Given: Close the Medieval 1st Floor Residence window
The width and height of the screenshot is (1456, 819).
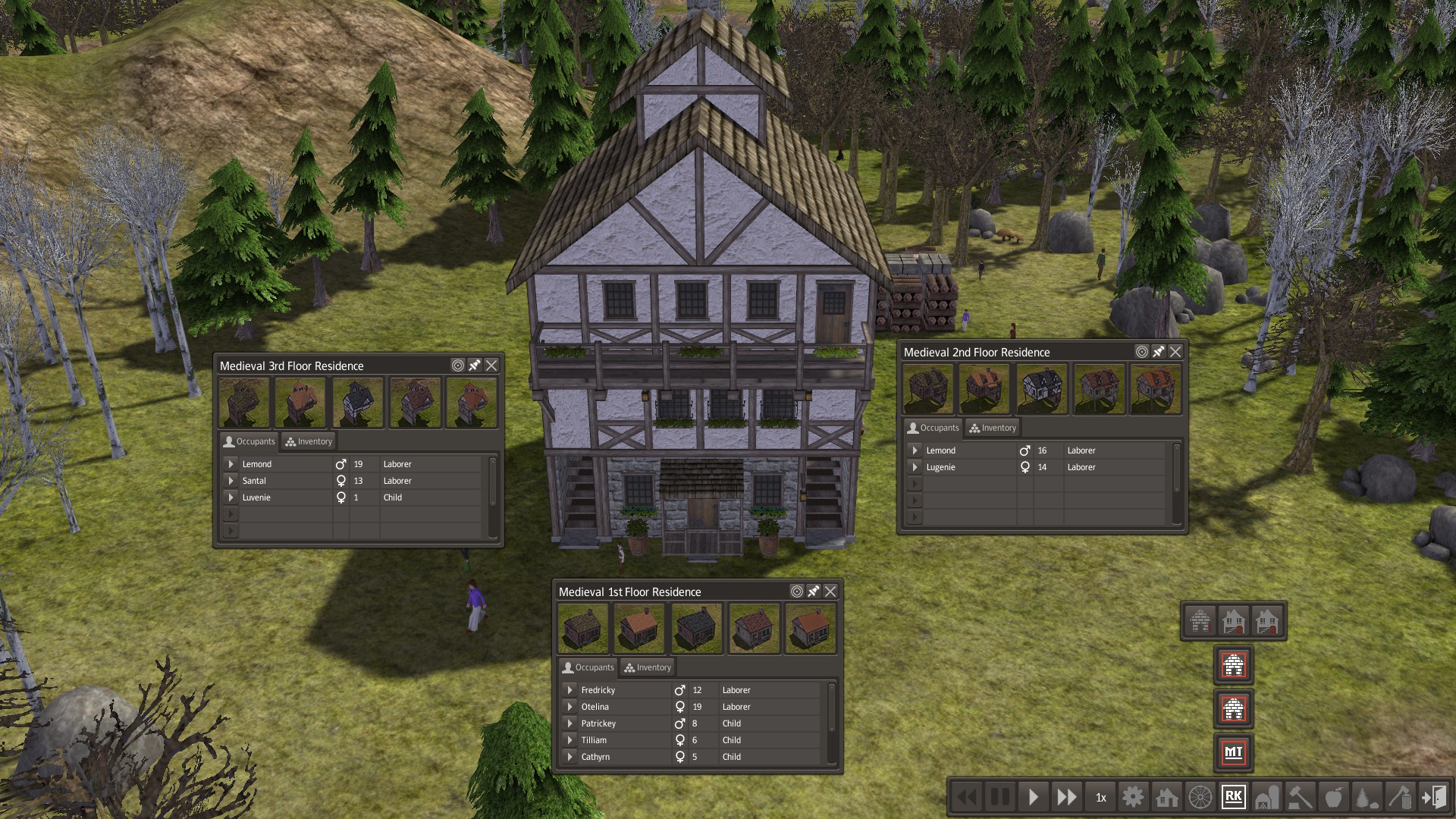Looking at the screenshot, I should [830, 591].
